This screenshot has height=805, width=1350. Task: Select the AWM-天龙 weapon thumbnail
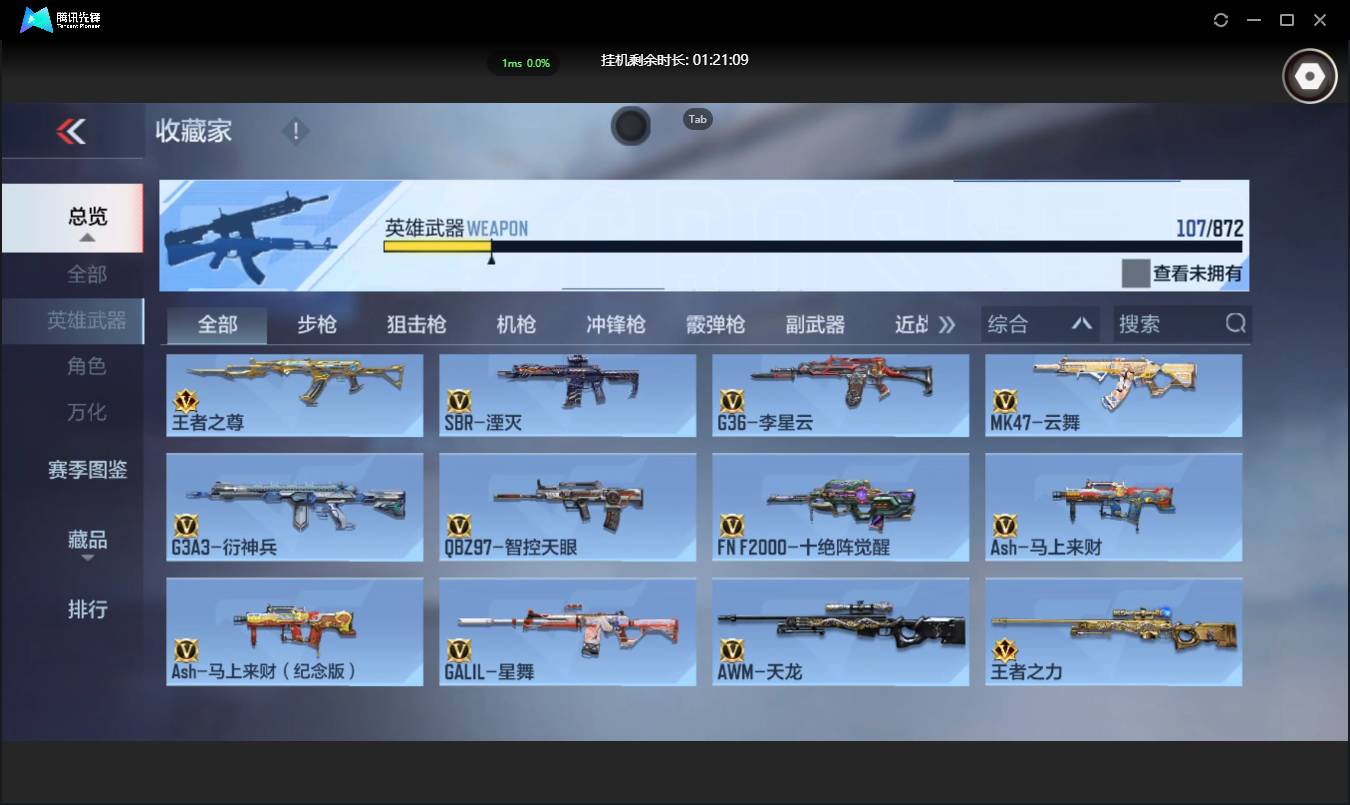(840, 630)
